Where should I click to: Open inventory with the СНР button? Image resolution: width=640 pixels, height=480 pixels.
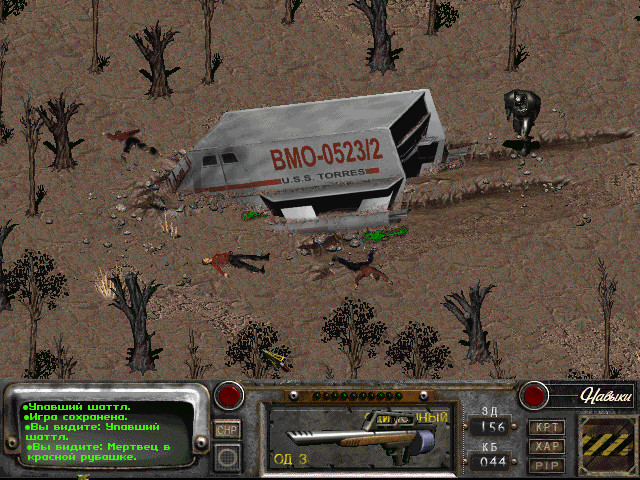[x=227, y=429]
